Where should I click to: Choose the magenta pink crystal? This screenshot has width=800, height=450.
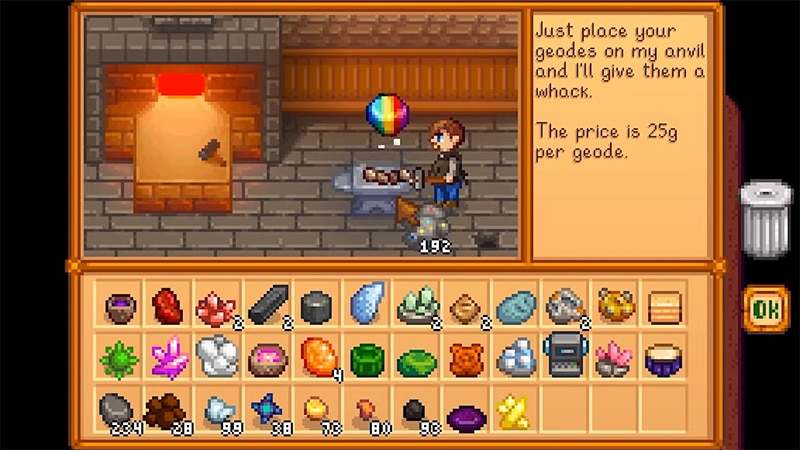(169, 357)
